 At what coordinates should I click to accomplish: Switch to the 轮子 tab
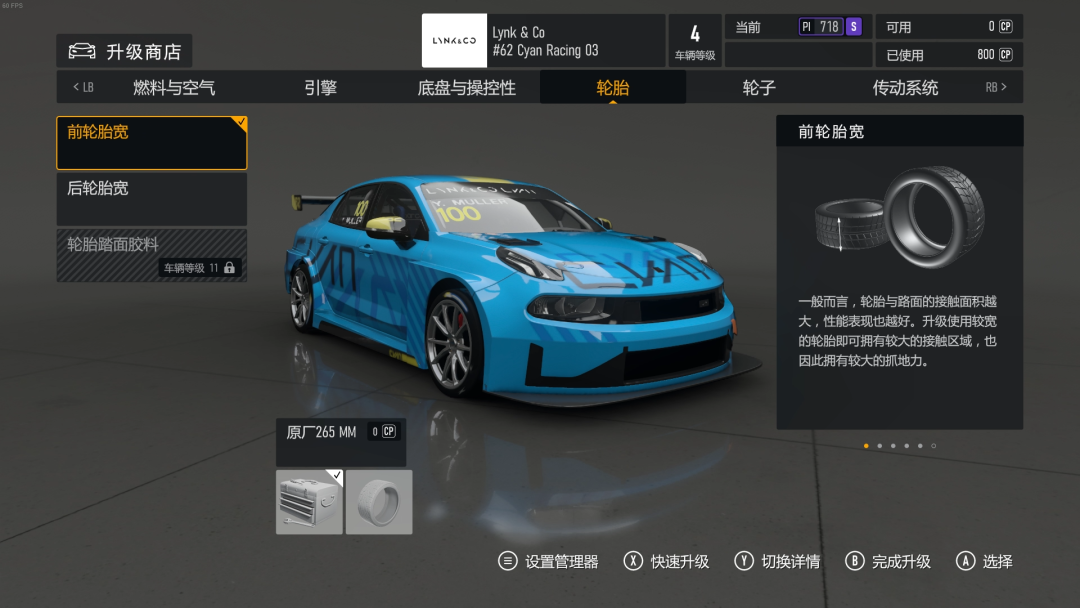pos(759,88)
